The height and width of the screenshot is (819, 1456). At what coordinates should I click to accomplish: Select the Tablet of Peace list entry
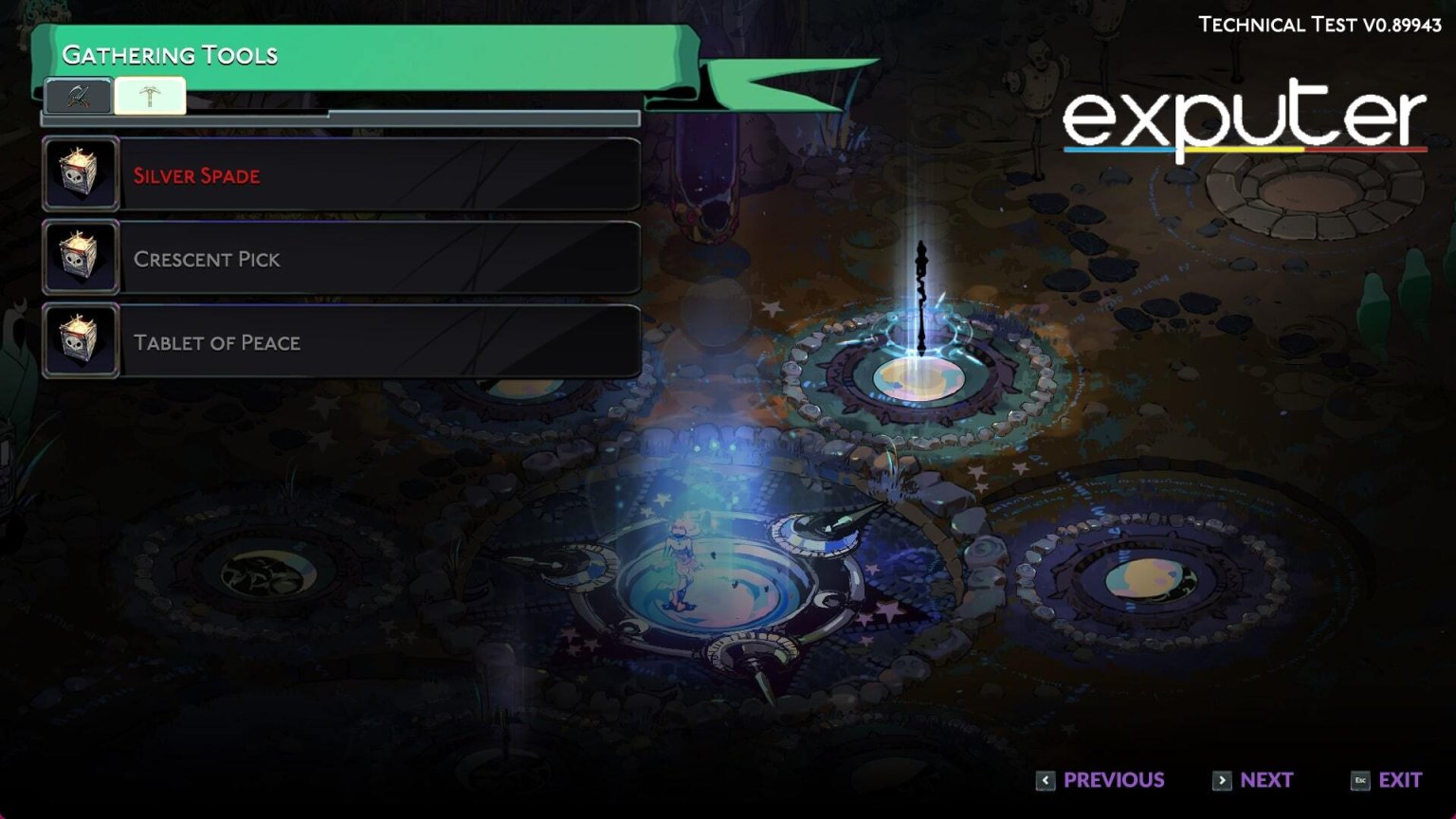[x=379, y=340]
